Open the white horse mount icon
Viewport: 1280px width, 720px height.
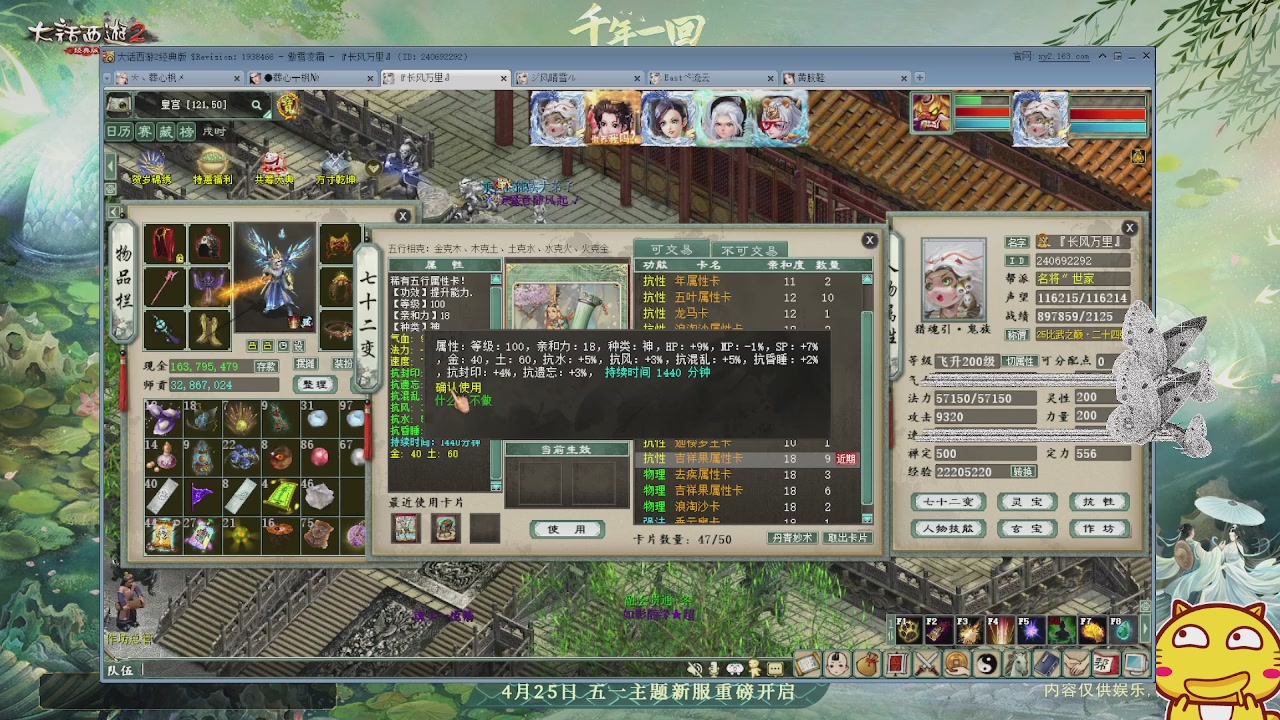[x=1018, y=663]
